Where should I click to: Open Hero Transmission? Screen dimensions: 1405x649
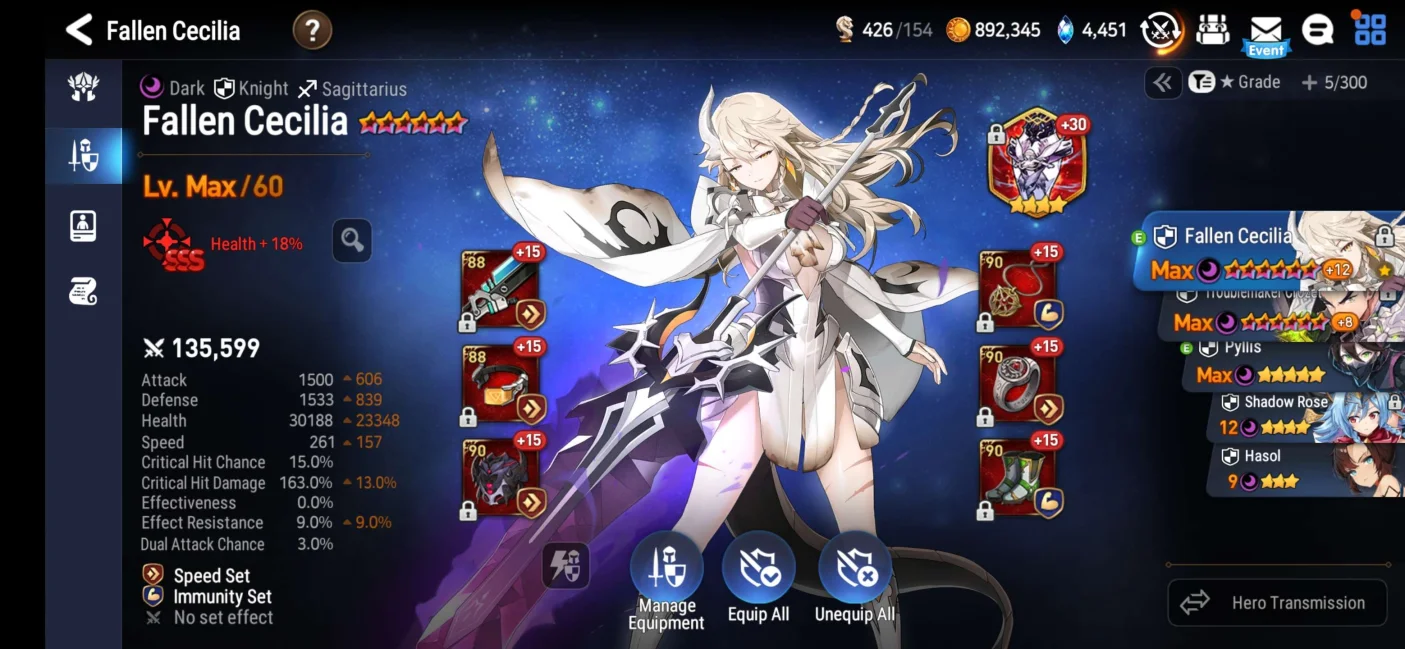click(x=1277, y=602)
